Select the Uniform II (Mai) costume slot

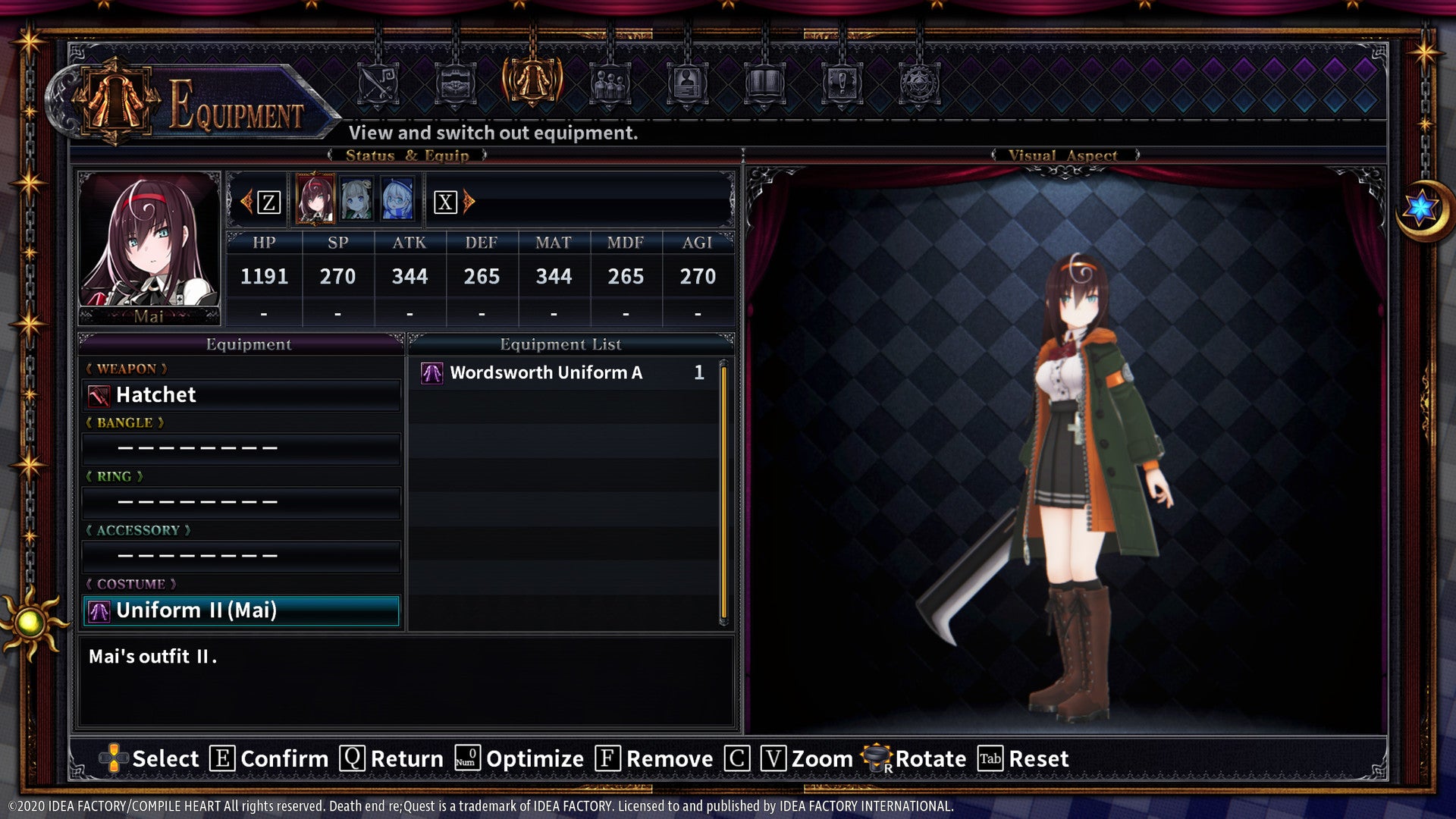pos(241,610)
